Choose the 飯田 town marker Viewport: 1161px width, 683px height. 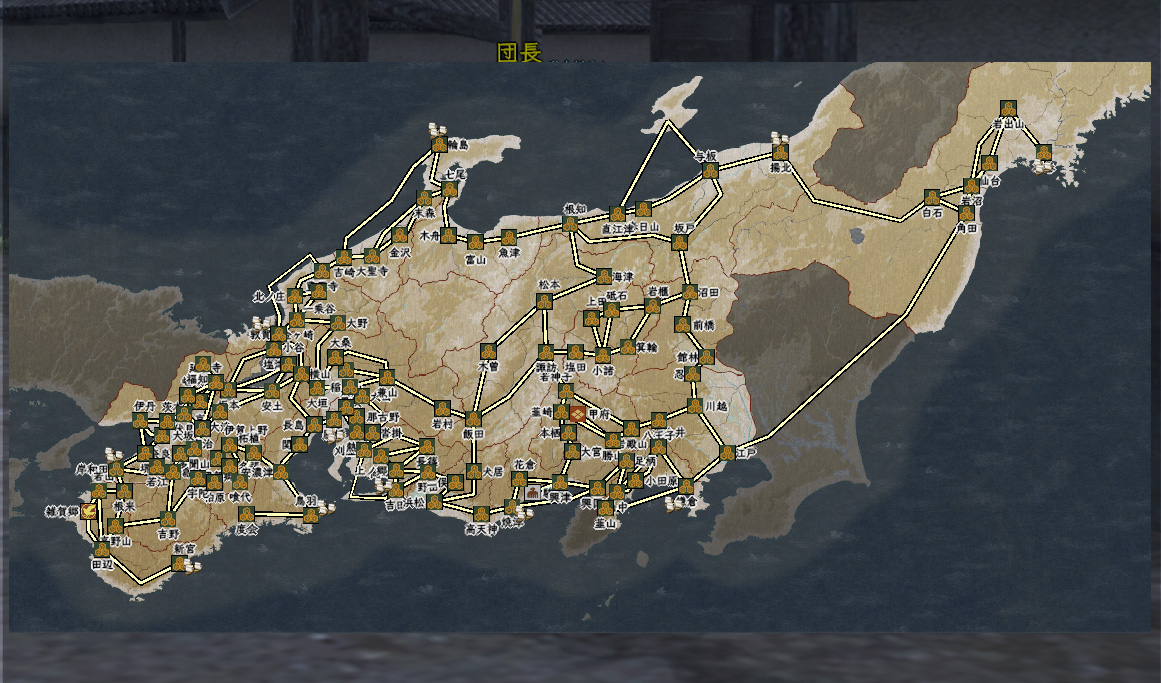tap(473, 419)
